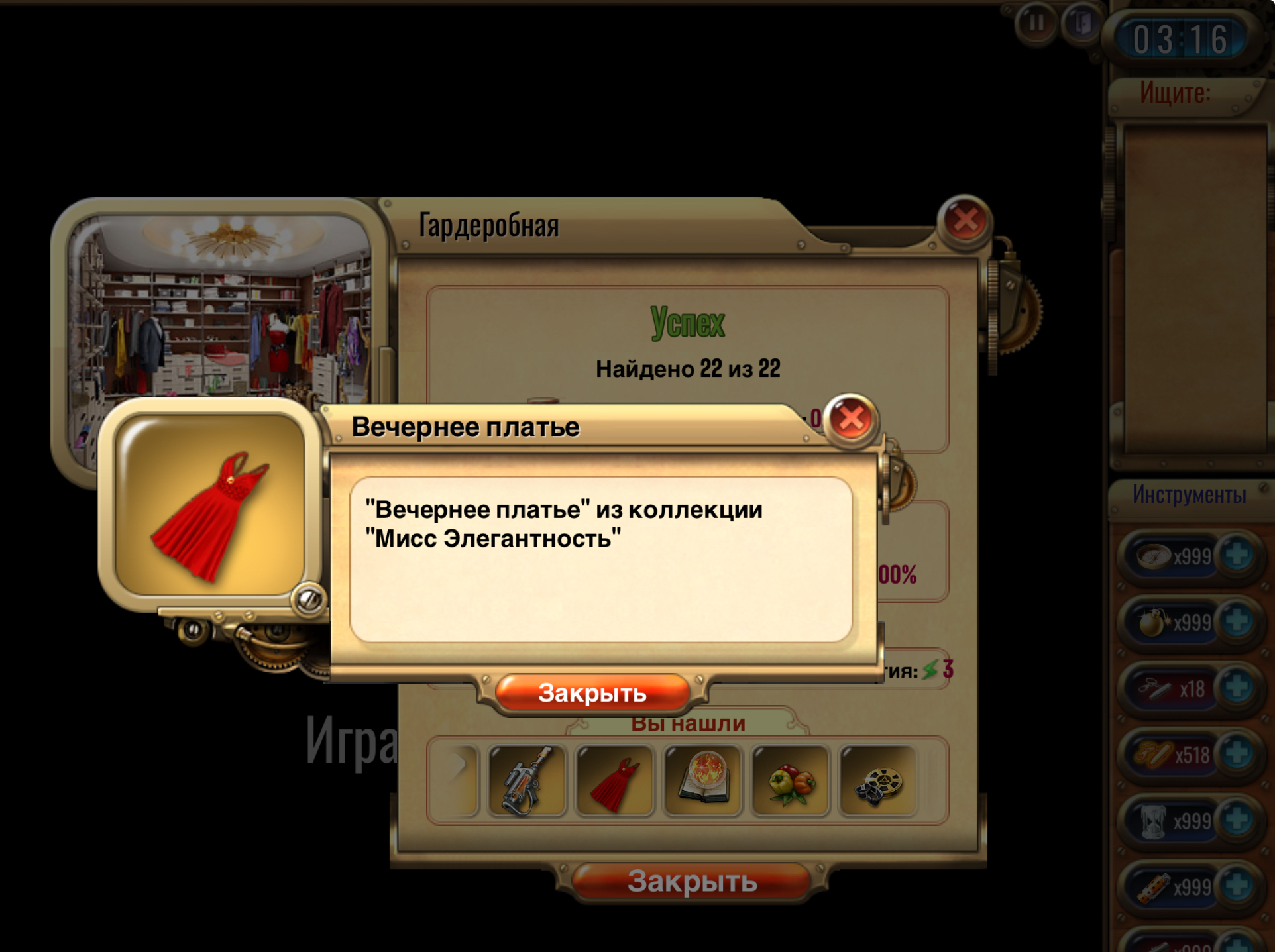
Task: Use the bomb tool
Action: click(1153, 622)
